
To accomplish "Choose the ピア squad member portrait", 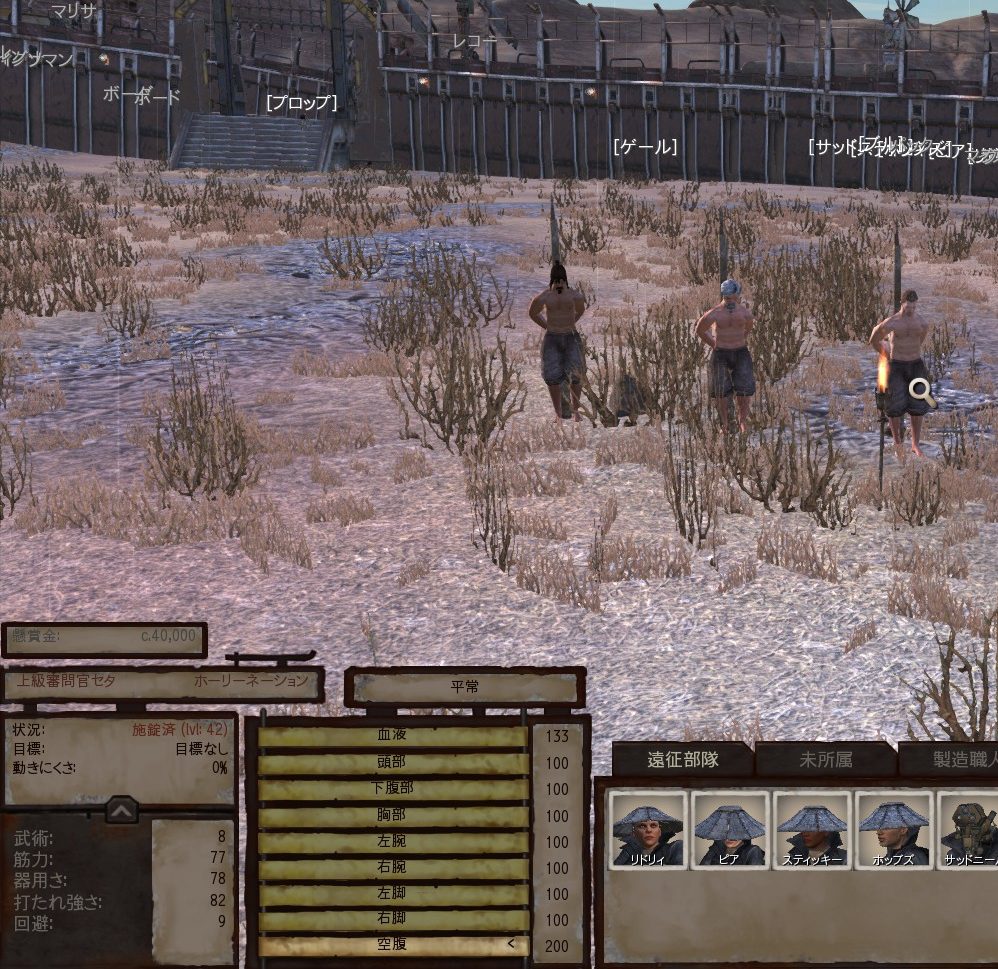I will coord(730,829).
